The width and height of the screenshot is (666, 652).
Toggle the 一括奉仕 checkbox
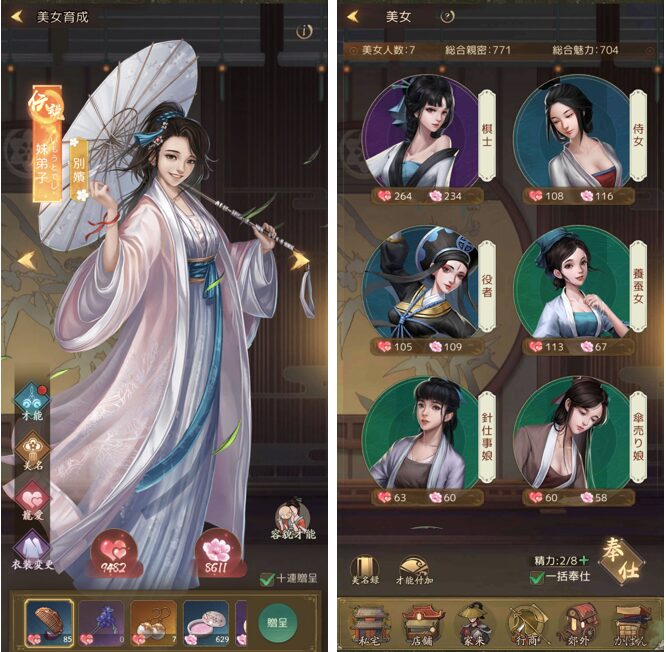coord(540,577)
